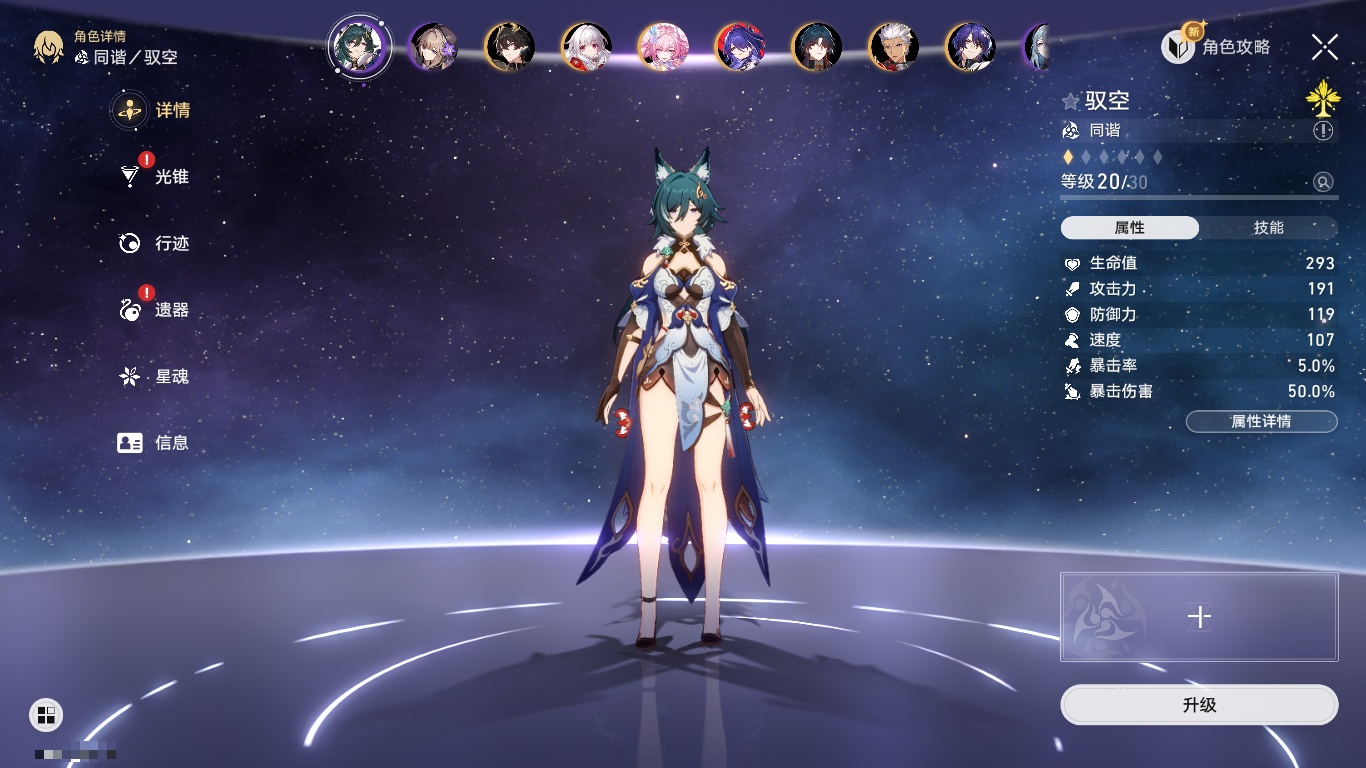Add a light cone in the empty slot
1366x768 pixels.
[x=1199, y=617]
